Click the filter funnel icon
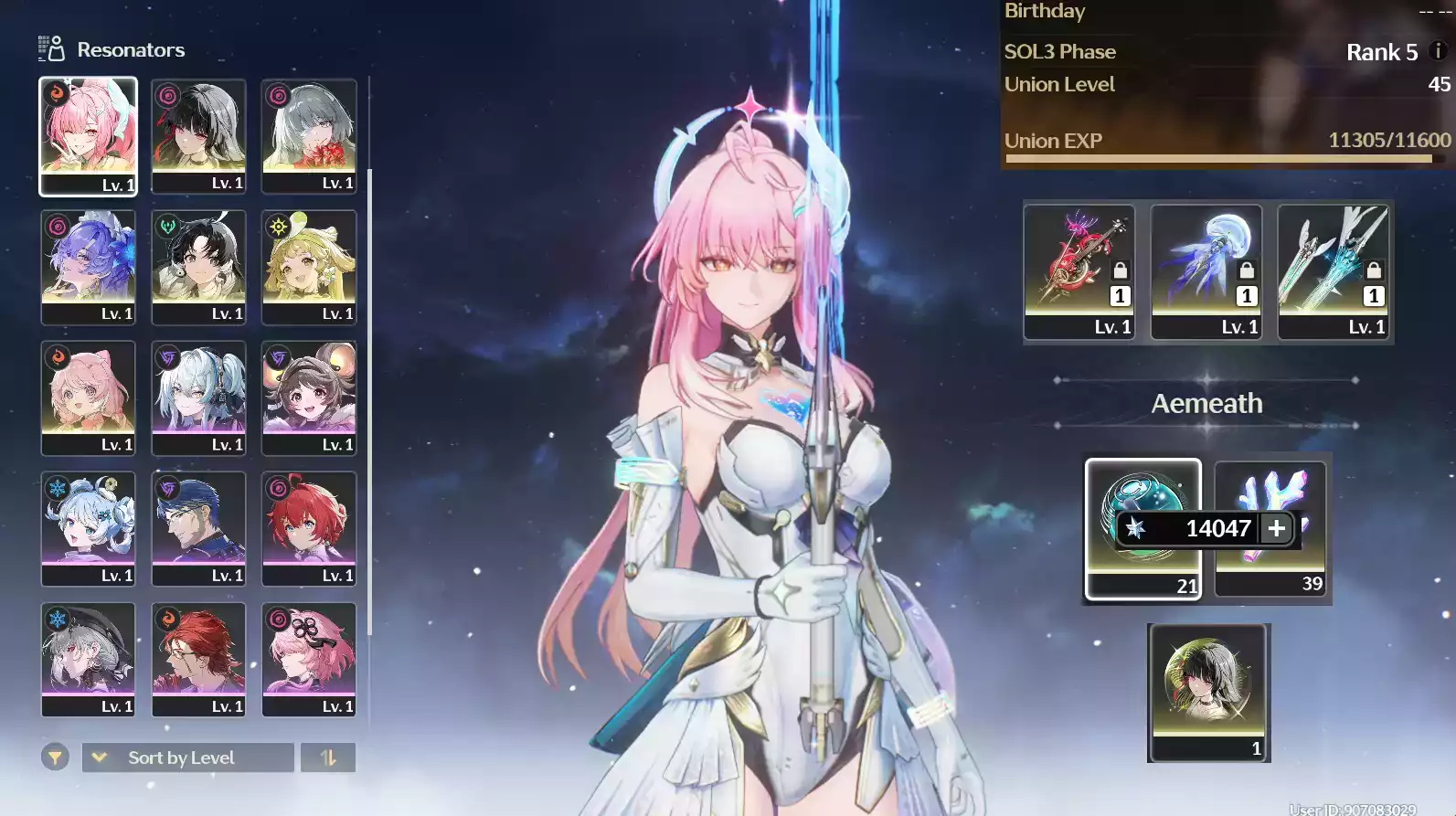Image resolution: width=1456 pixels, height=816 pixels. point(54,758)
